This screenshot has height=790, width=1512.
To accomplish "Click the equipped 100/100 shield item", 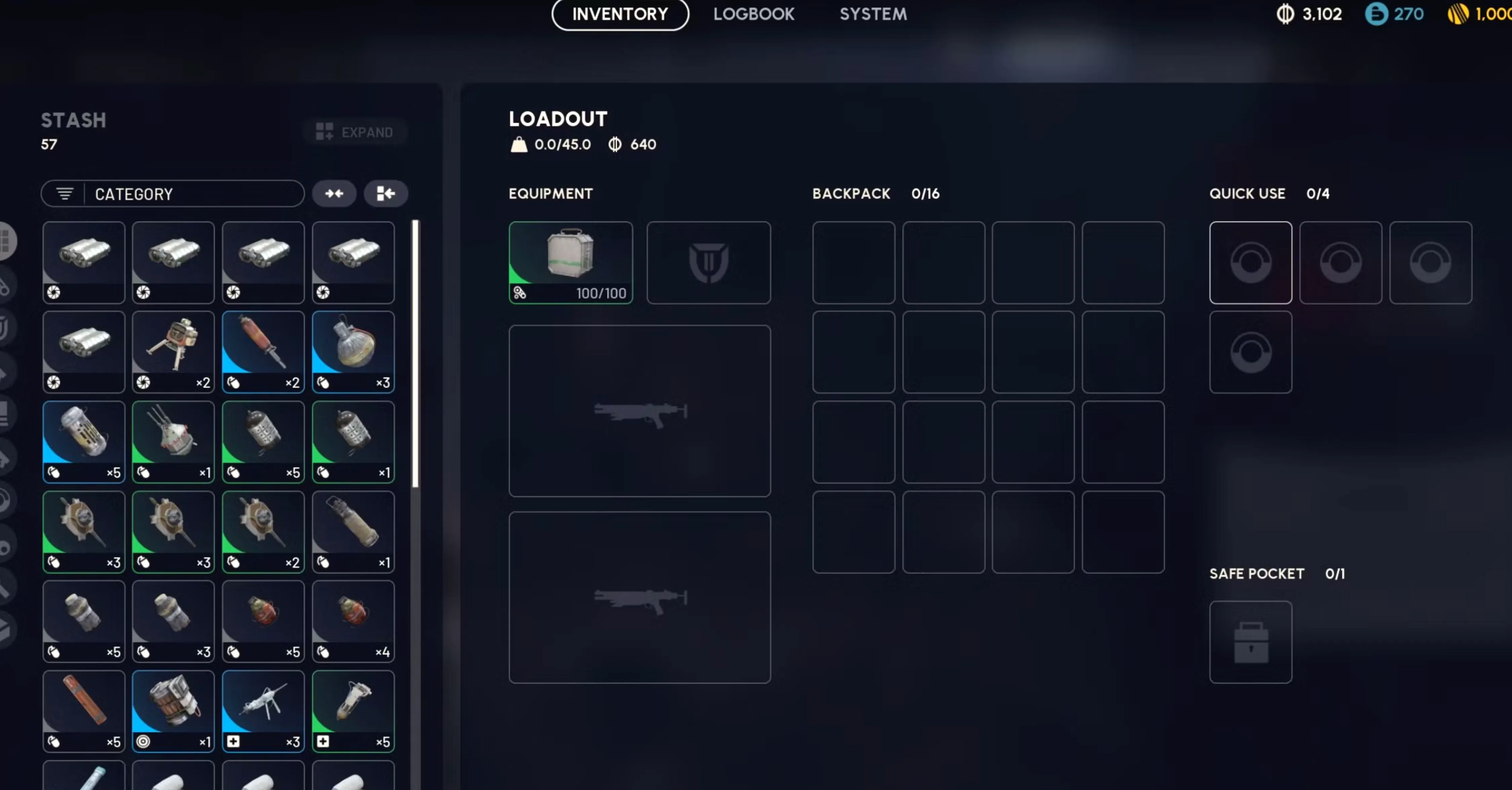I will pyautogui.click(x=570, y=262).
